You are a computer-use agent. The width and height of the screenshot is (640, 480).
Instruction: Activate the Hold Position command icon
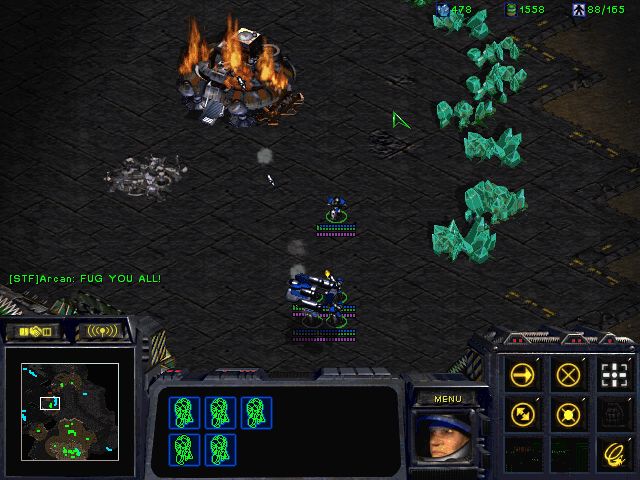568,412
